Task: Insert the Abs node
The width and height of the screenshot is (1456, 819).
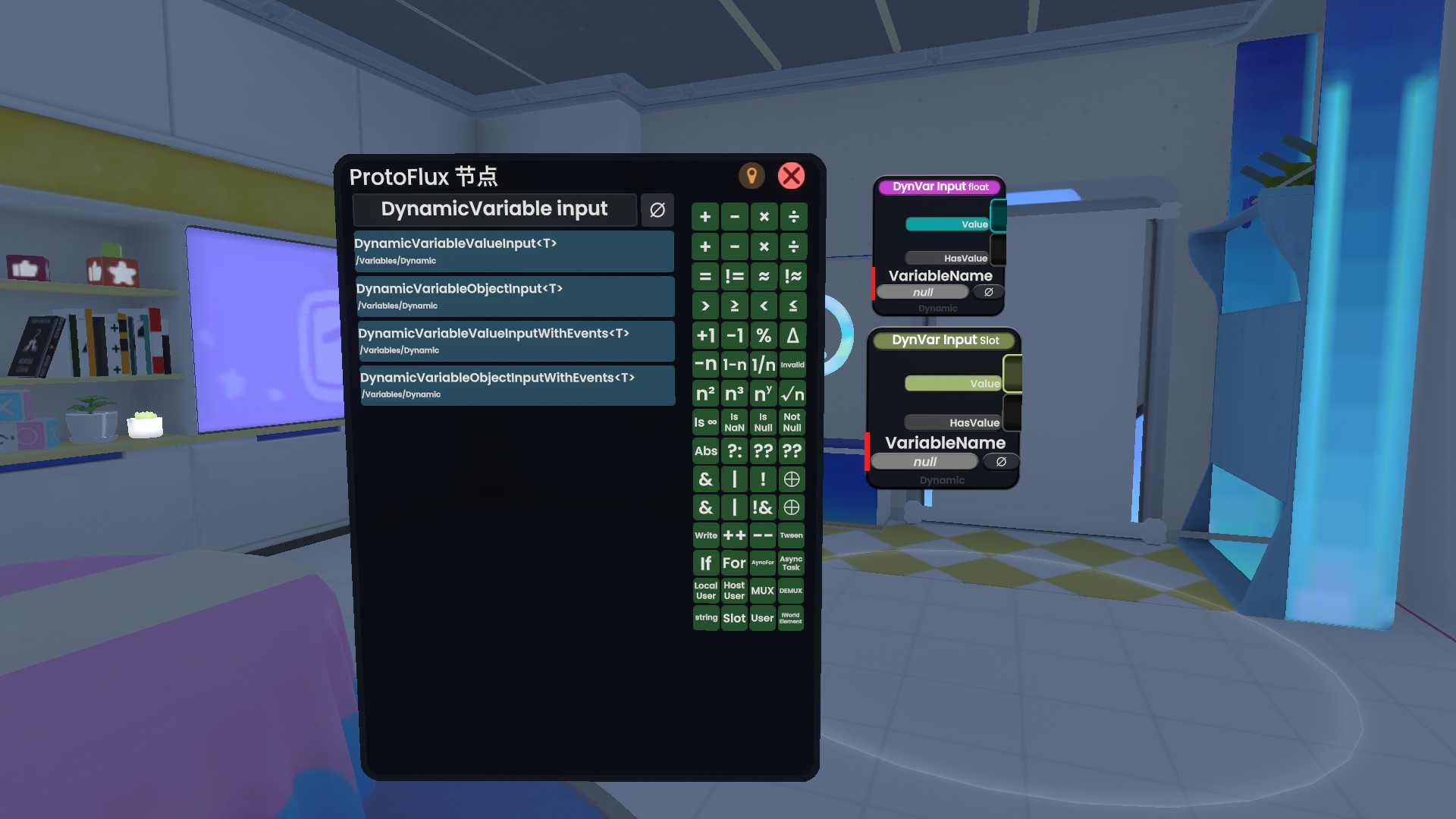Action: pos(705,451)
